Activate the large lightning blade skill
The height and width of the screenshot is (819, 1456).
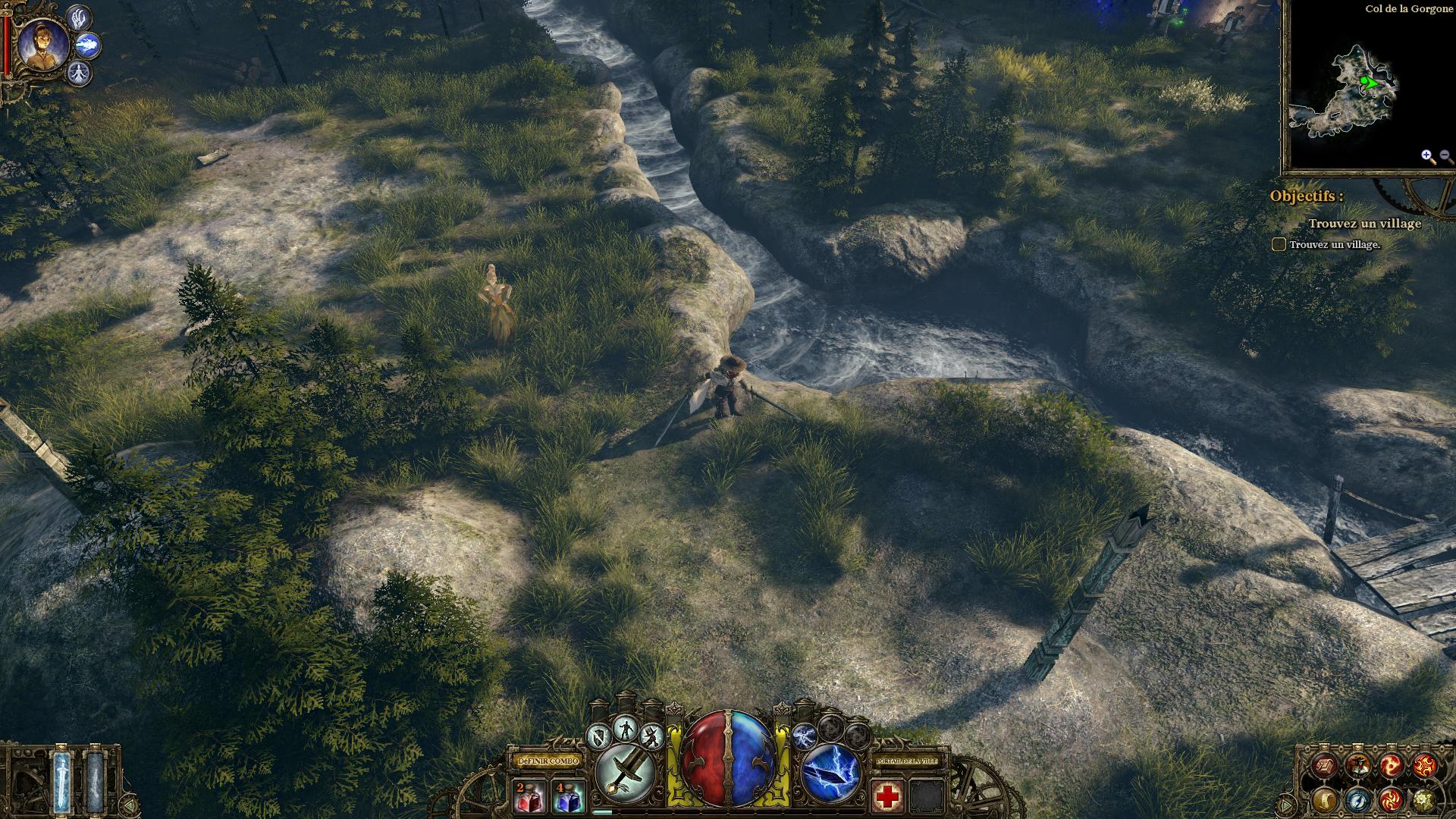(830, 773)
